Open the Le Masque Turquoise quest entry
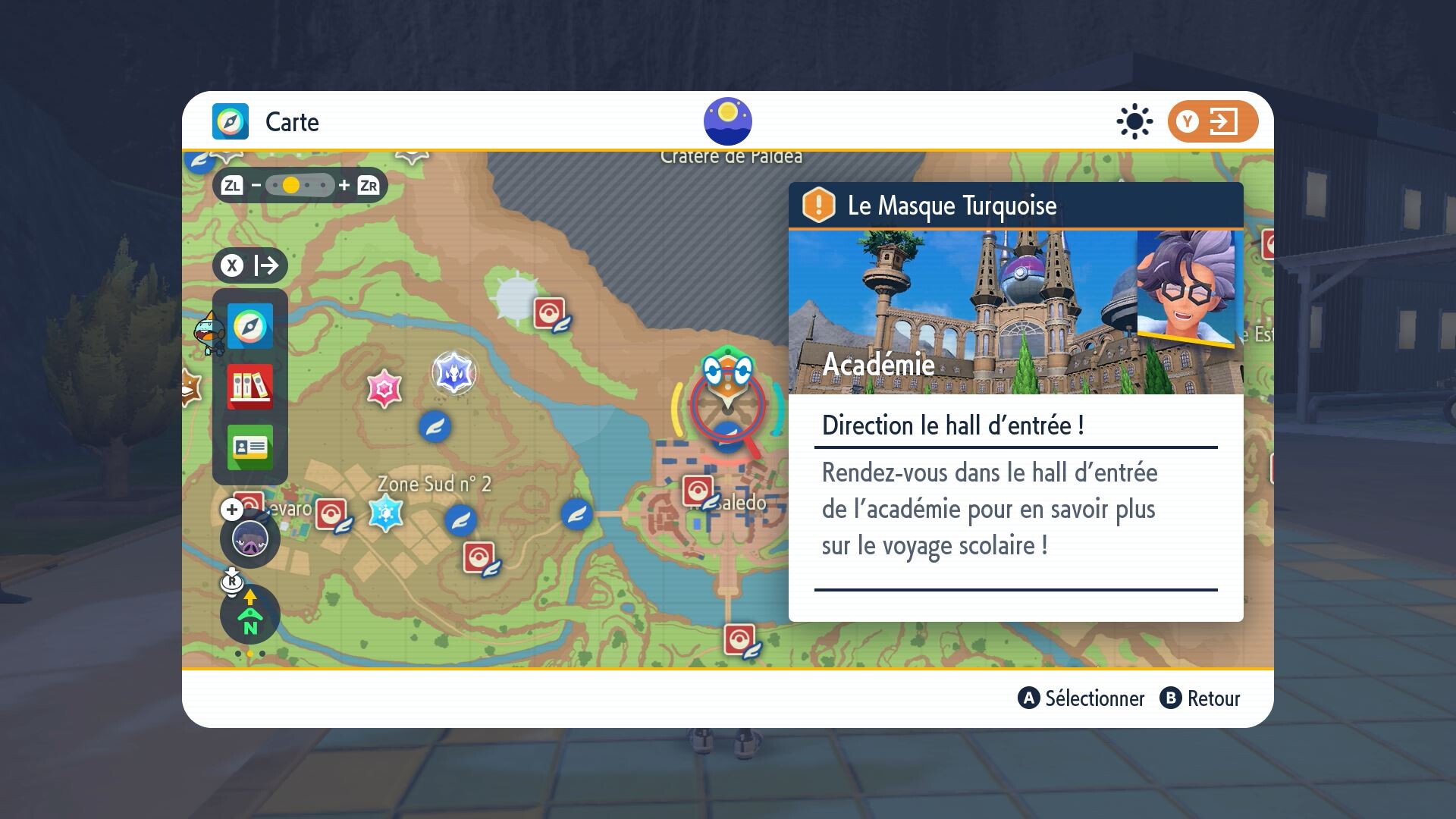 coord(952,206)
